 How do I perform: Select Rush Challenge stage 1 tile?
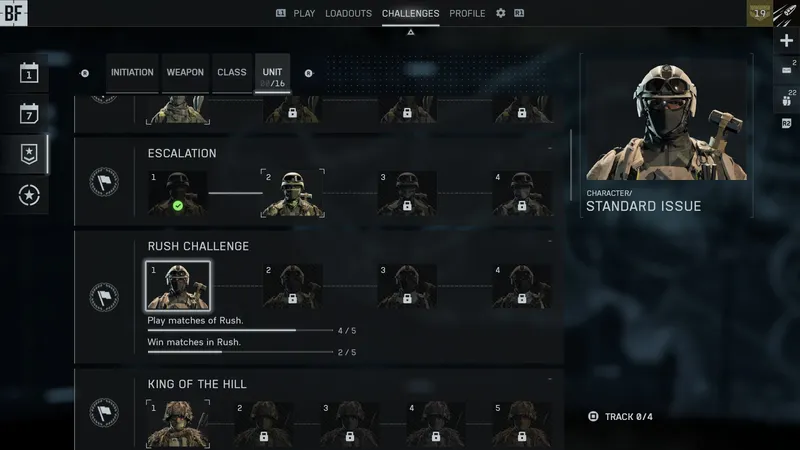178,286
